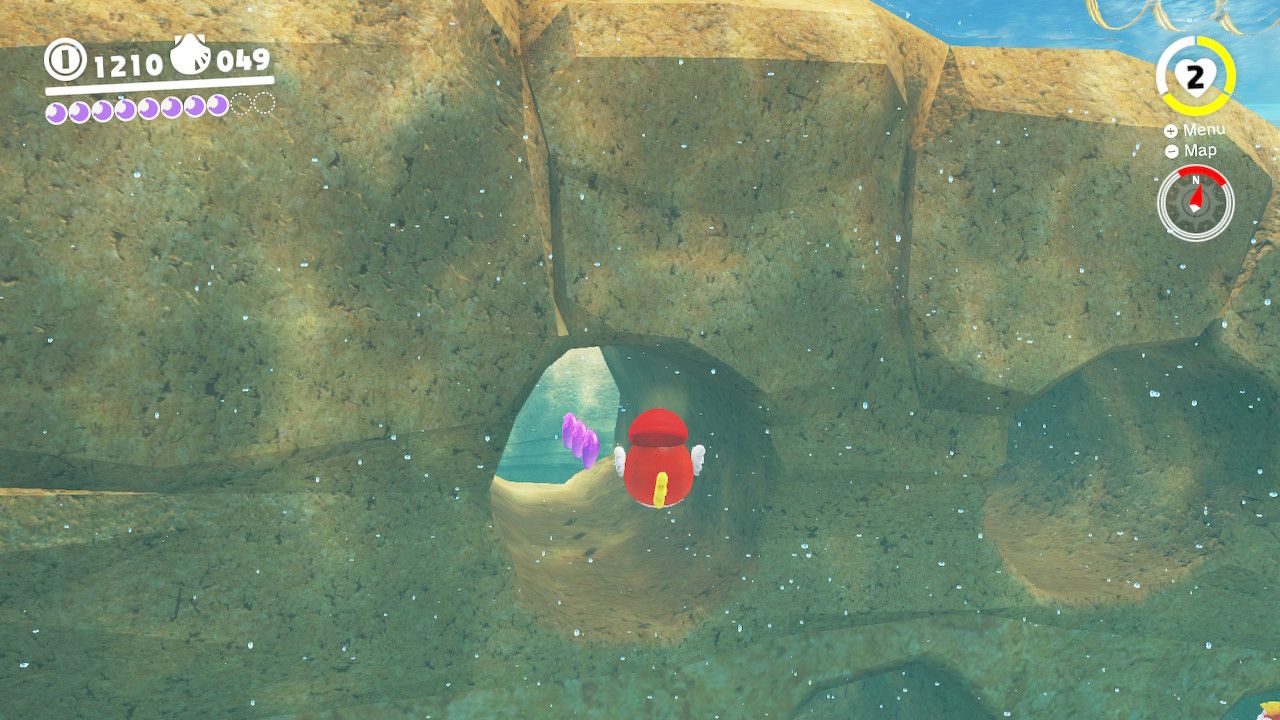Click the heart health icon showing 2
1280x720 pixels.
coord(1194,75)
